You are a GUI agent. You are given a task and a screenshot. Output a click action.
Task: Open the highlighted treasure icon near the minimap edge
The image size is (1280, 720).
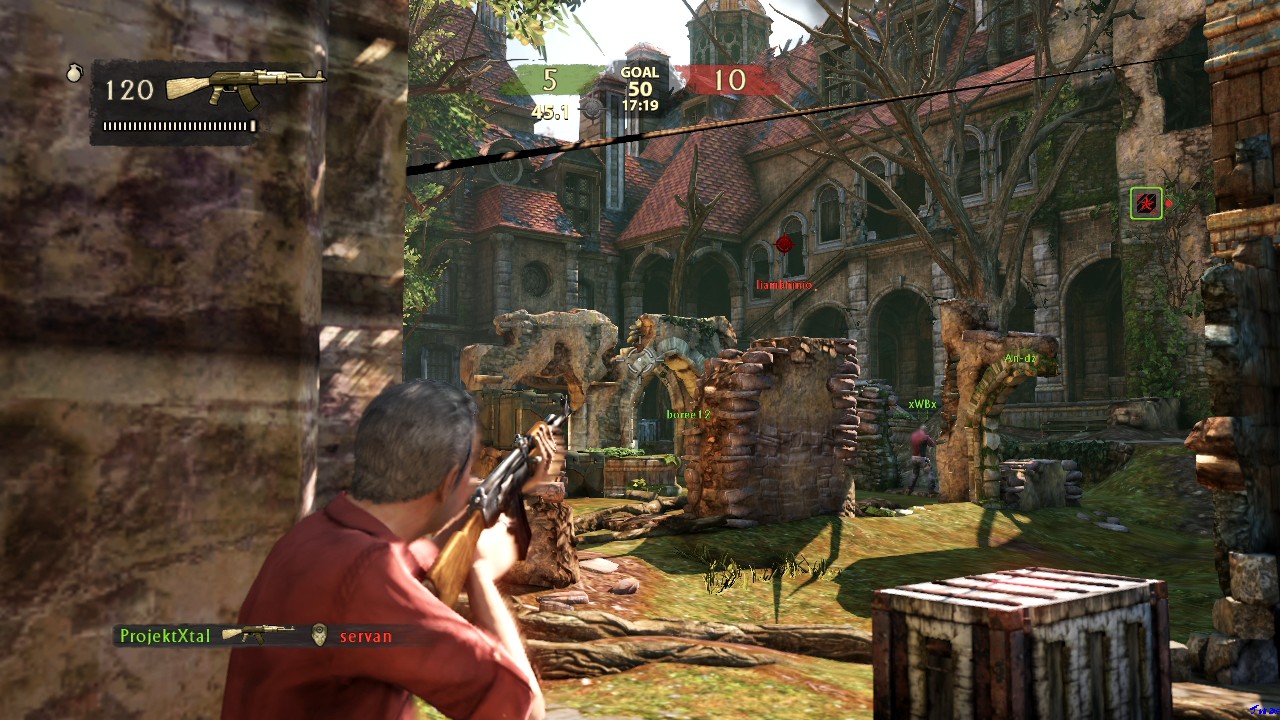coord(1147,202)
